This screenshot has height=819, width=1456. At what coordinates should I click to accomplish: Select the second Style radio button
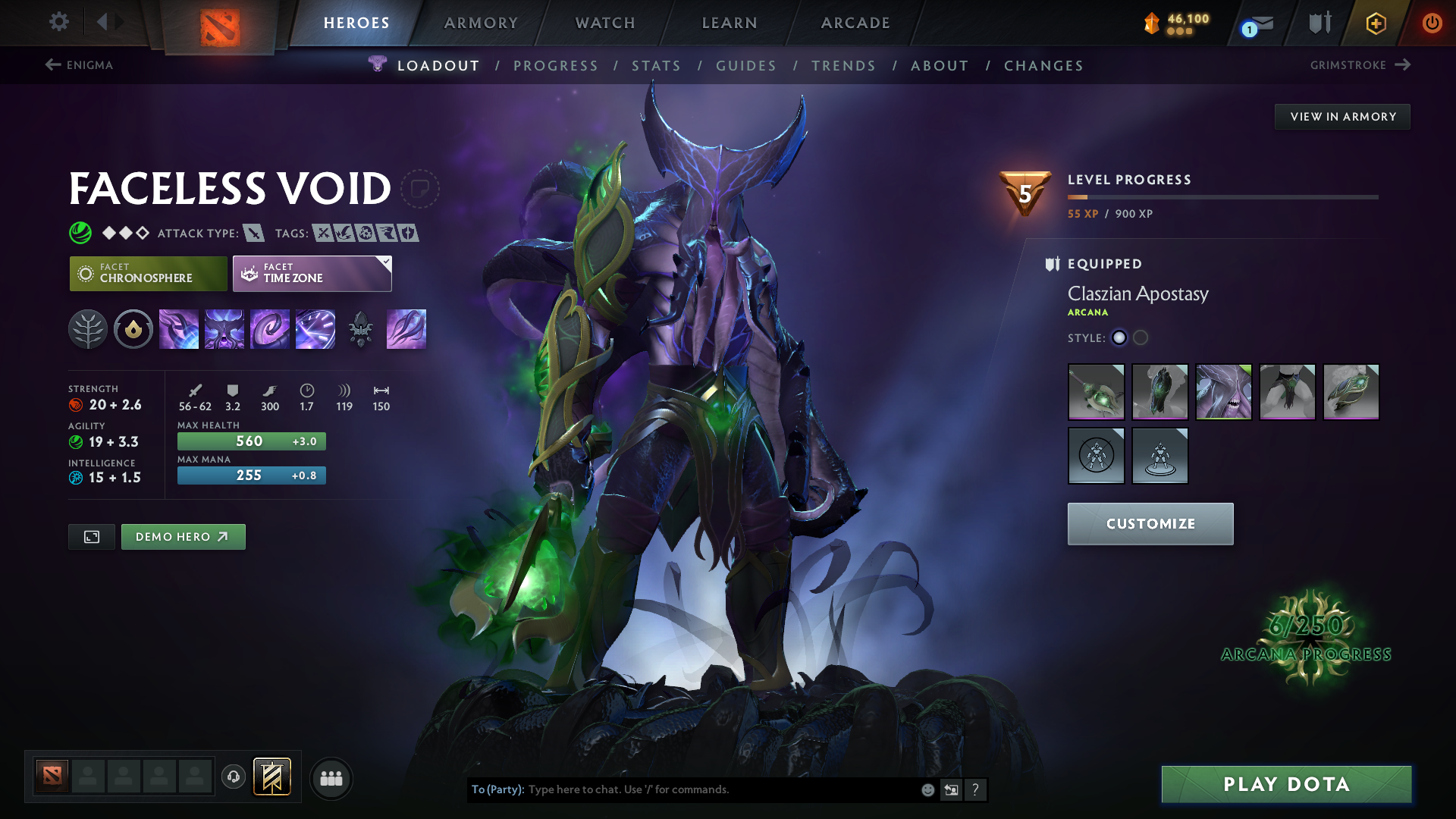point(1141,338)
